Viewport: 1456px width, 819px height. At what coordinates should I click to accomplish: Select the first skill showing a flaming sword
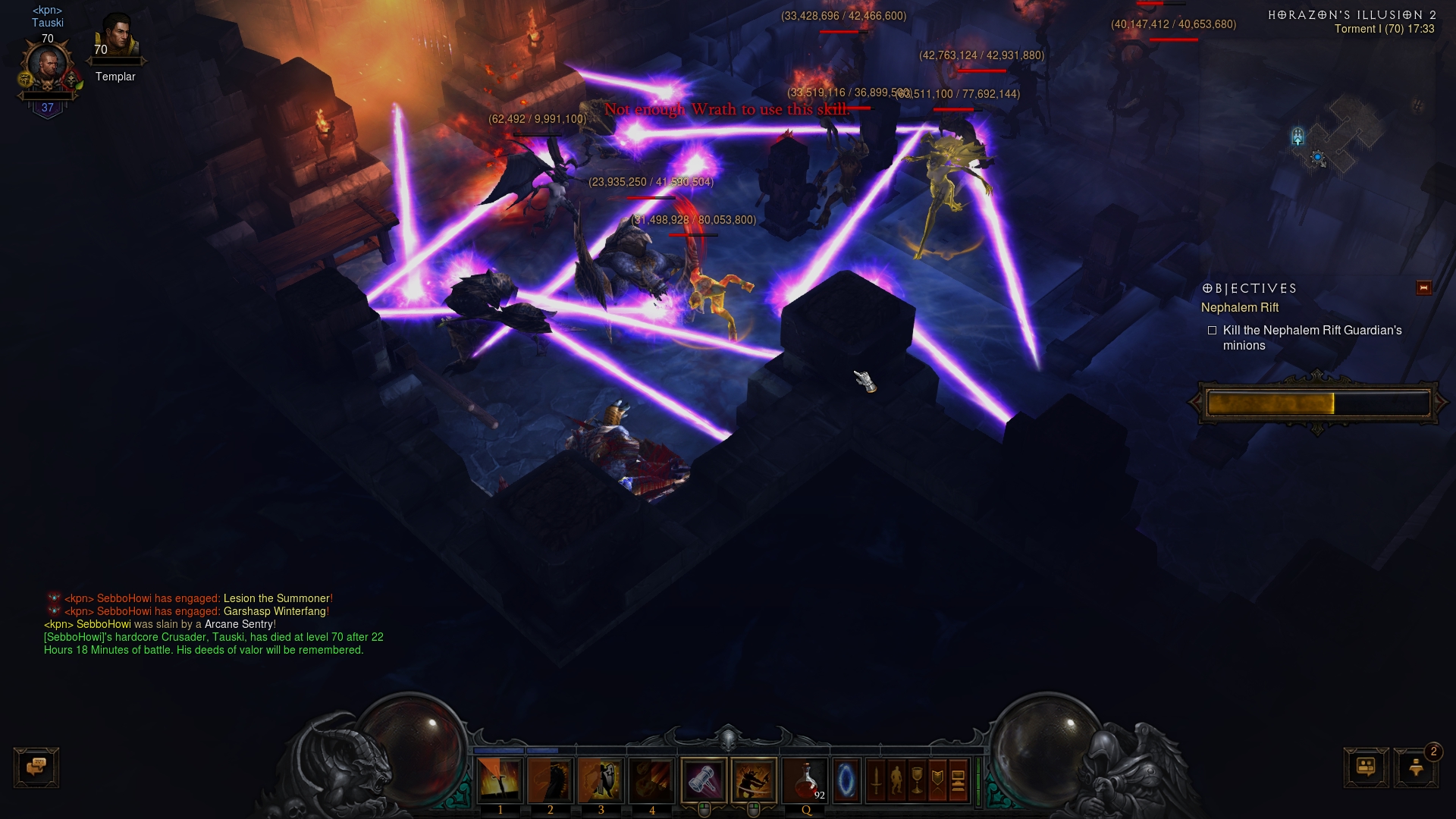tap(500, 780)
